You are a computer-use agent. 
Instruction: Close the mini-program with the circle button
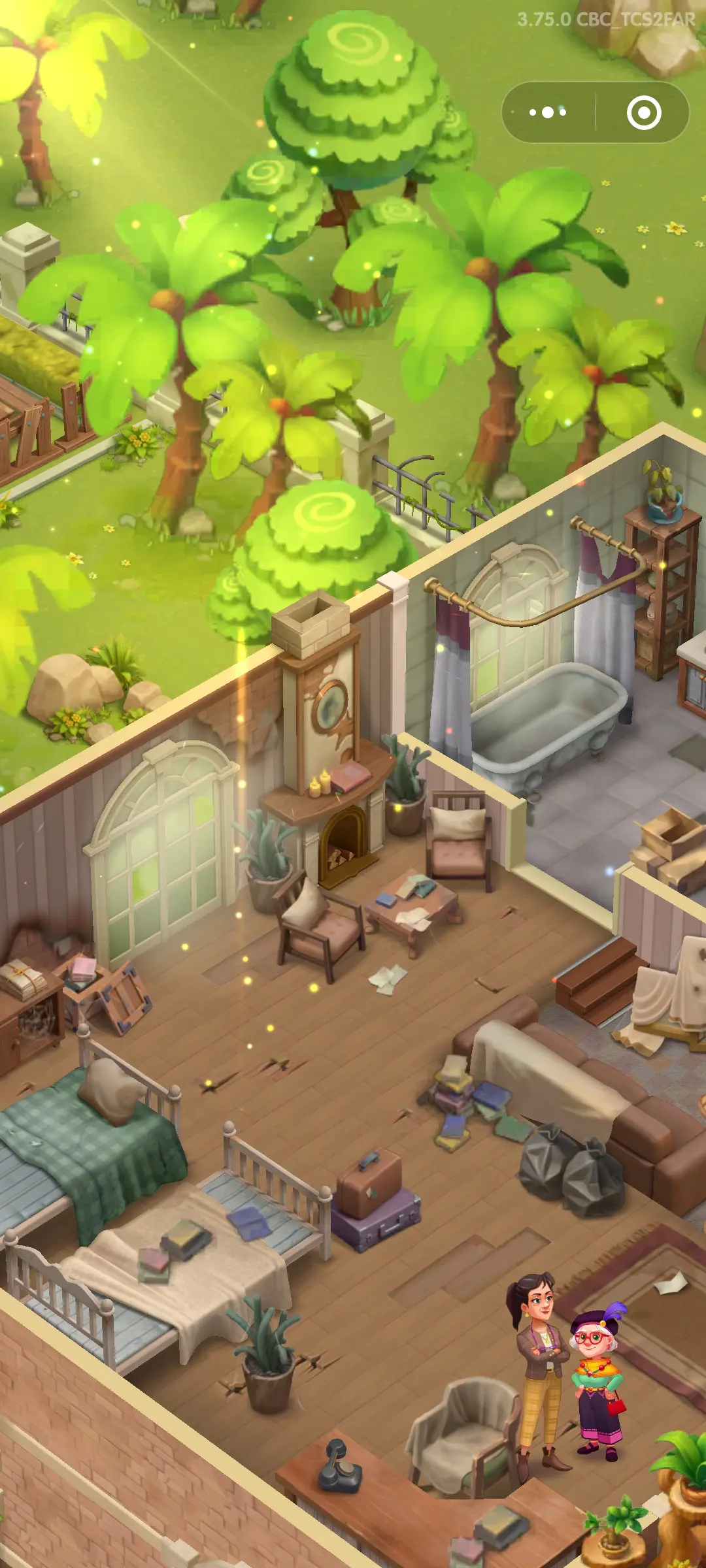[643, 112]
